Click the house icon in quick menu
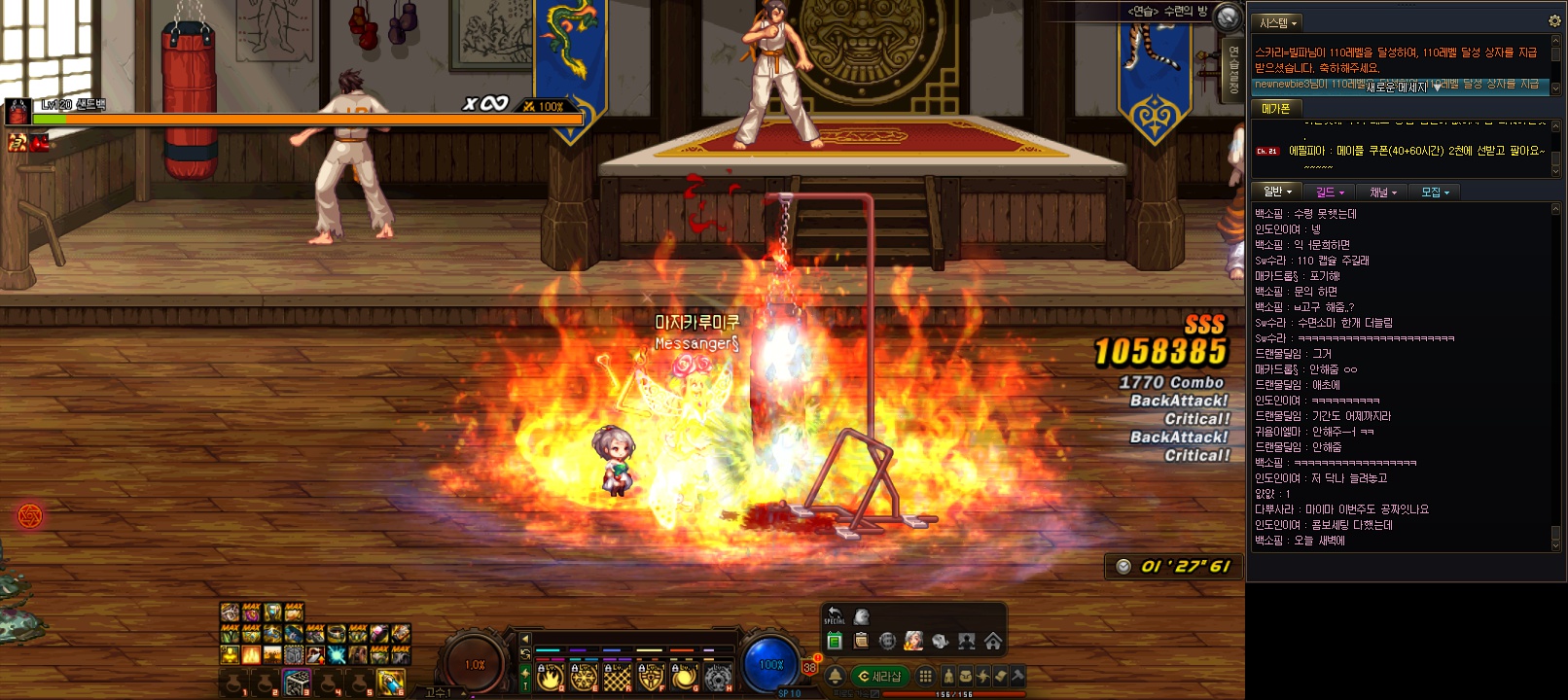The height and width of the screenshot is (700, 1568). coord(993,641)
